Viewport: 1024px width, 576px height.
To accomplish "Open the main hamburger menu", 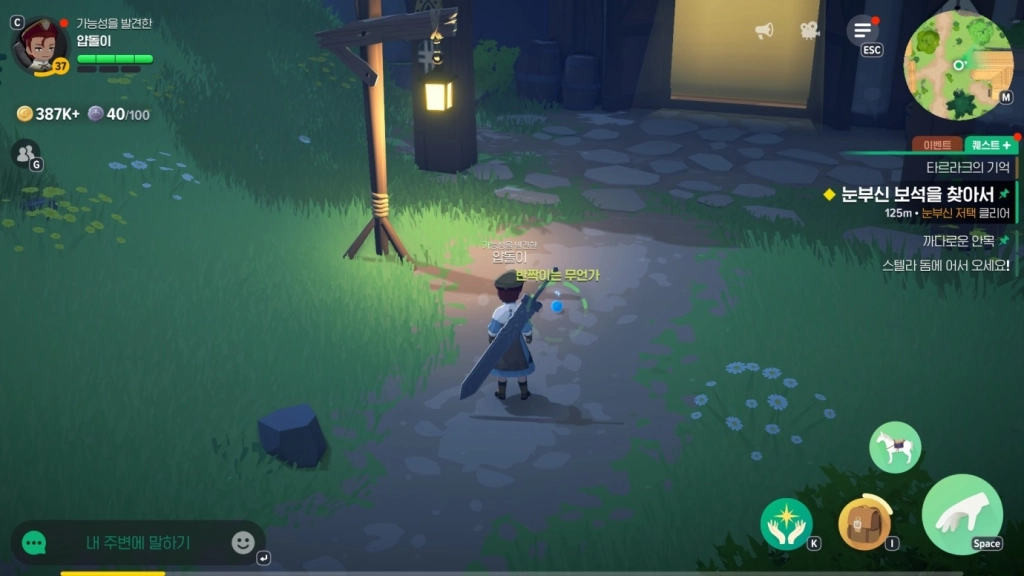I will (x=862, y=31).
